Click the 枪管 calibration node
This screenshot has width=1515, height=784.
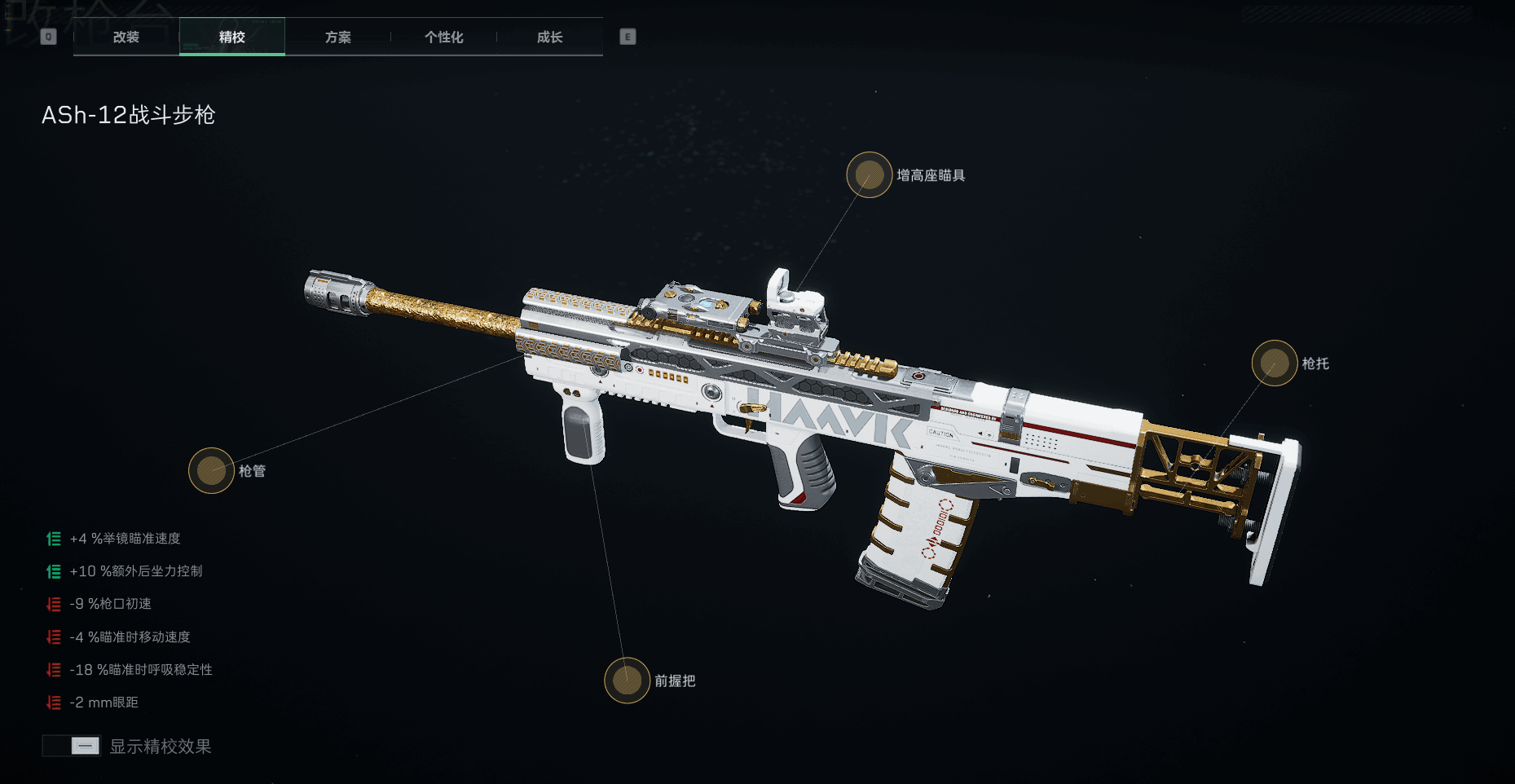click(212, 471)
